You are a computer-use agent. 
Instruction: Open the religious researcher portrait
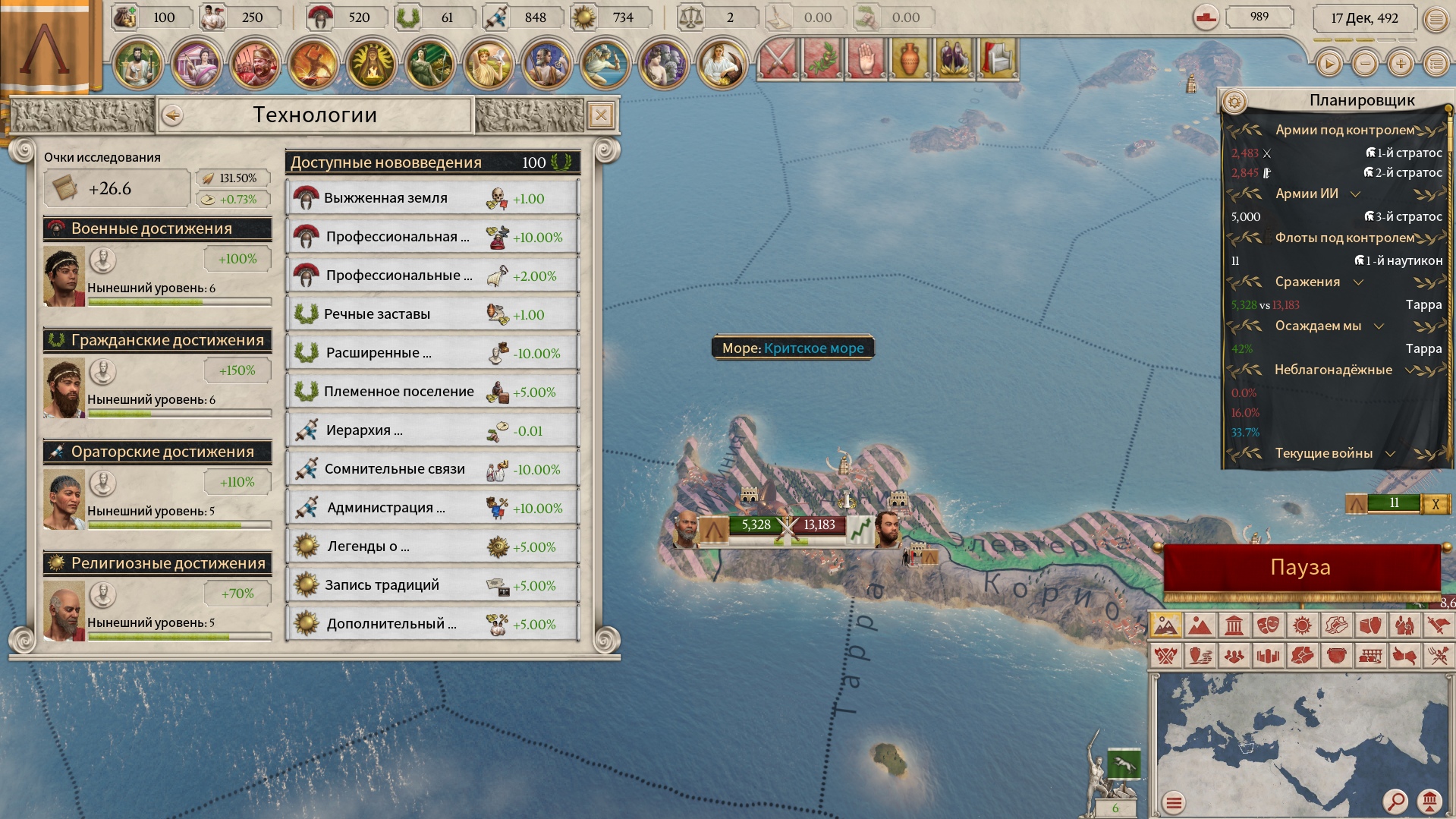64,611
